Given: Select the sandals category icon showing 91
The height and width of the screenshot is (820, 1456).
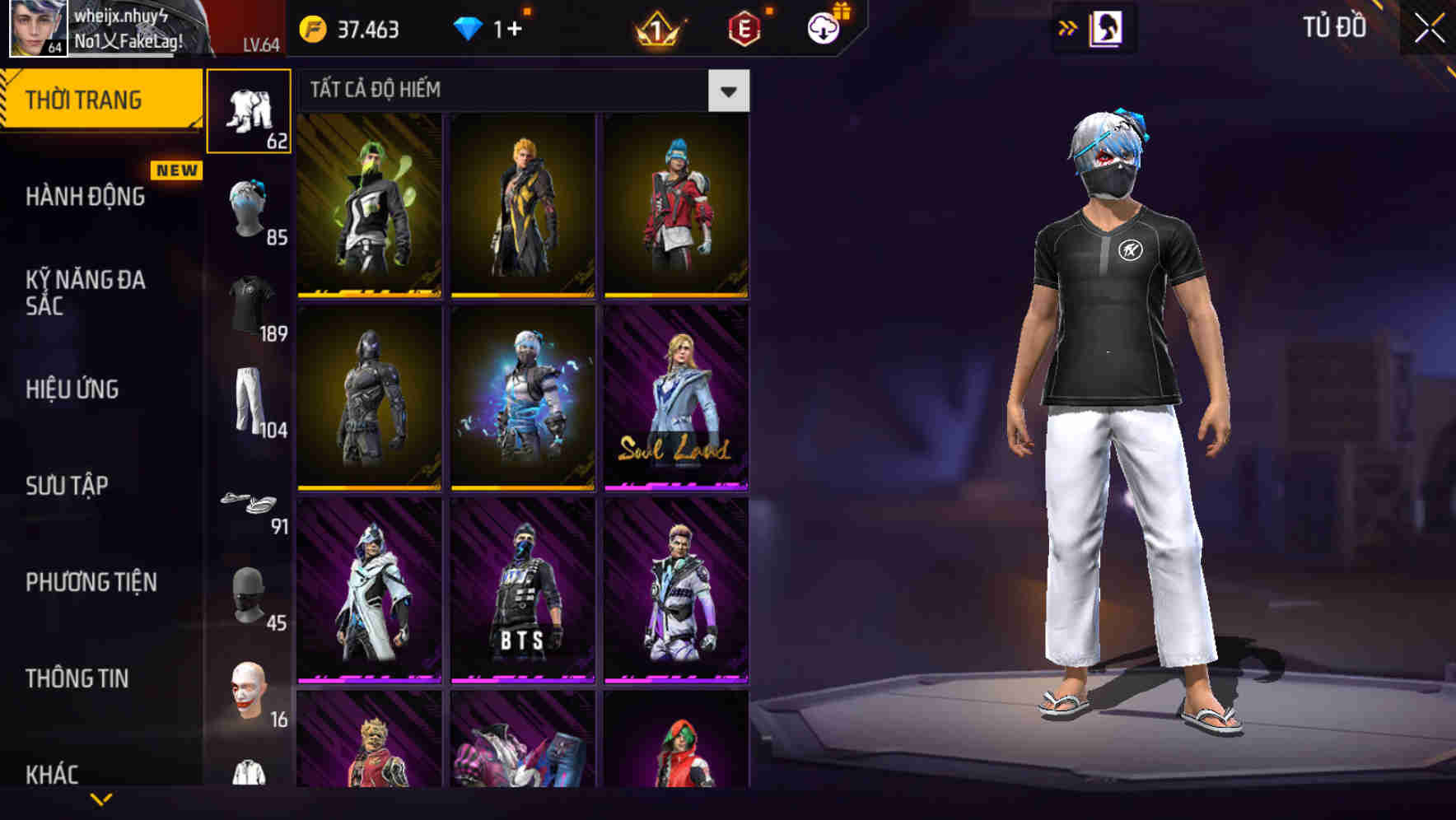Looking at the screenshot, I should [249, 505].
